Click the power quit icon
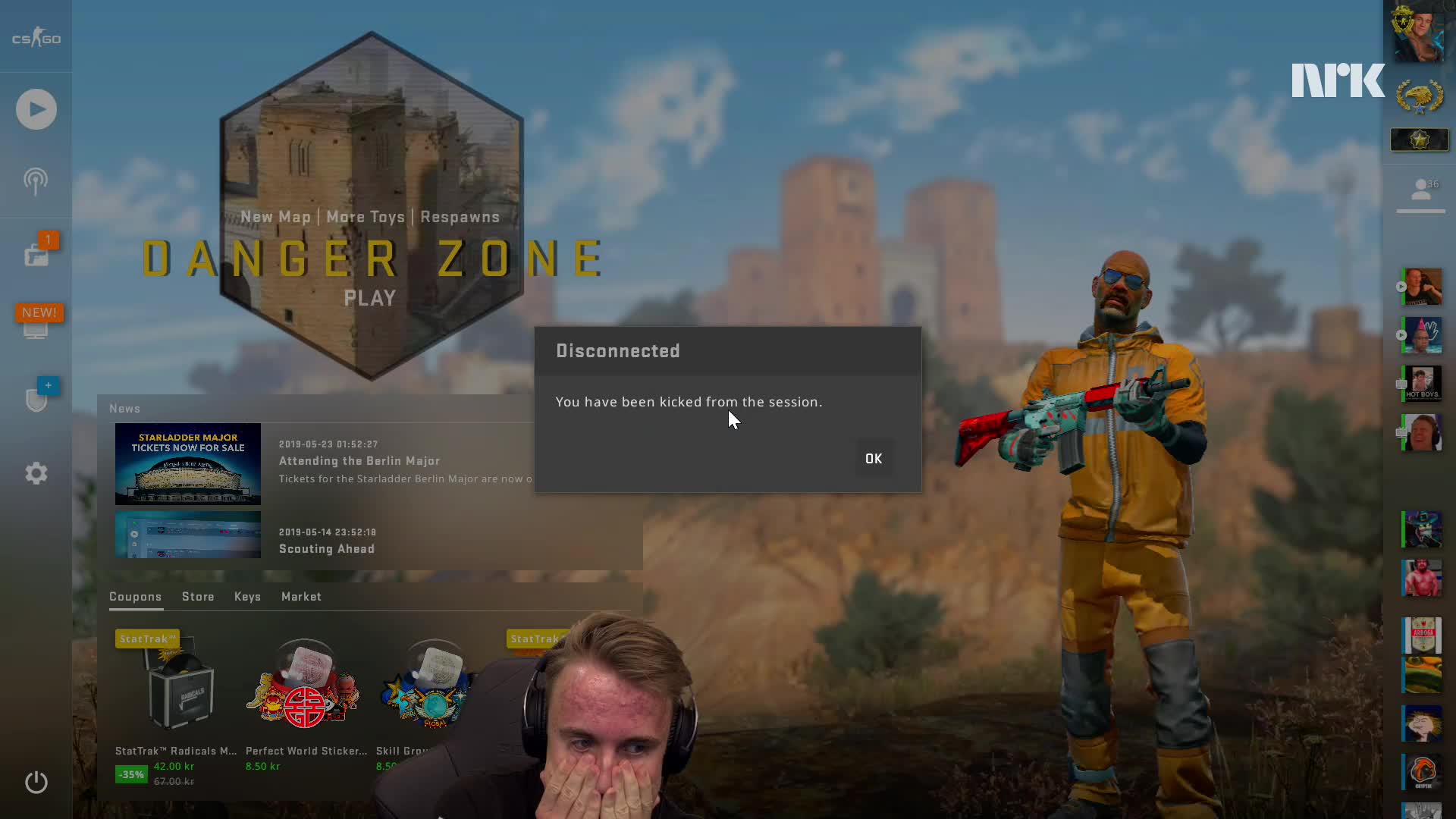This screenshot has width=1456, height=819. point(36,782)
